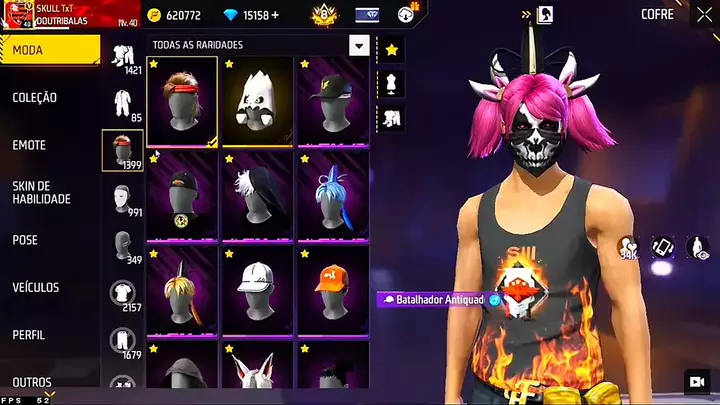Switch to the Coleção tab
720x405 pixels.
pos(35,98)
